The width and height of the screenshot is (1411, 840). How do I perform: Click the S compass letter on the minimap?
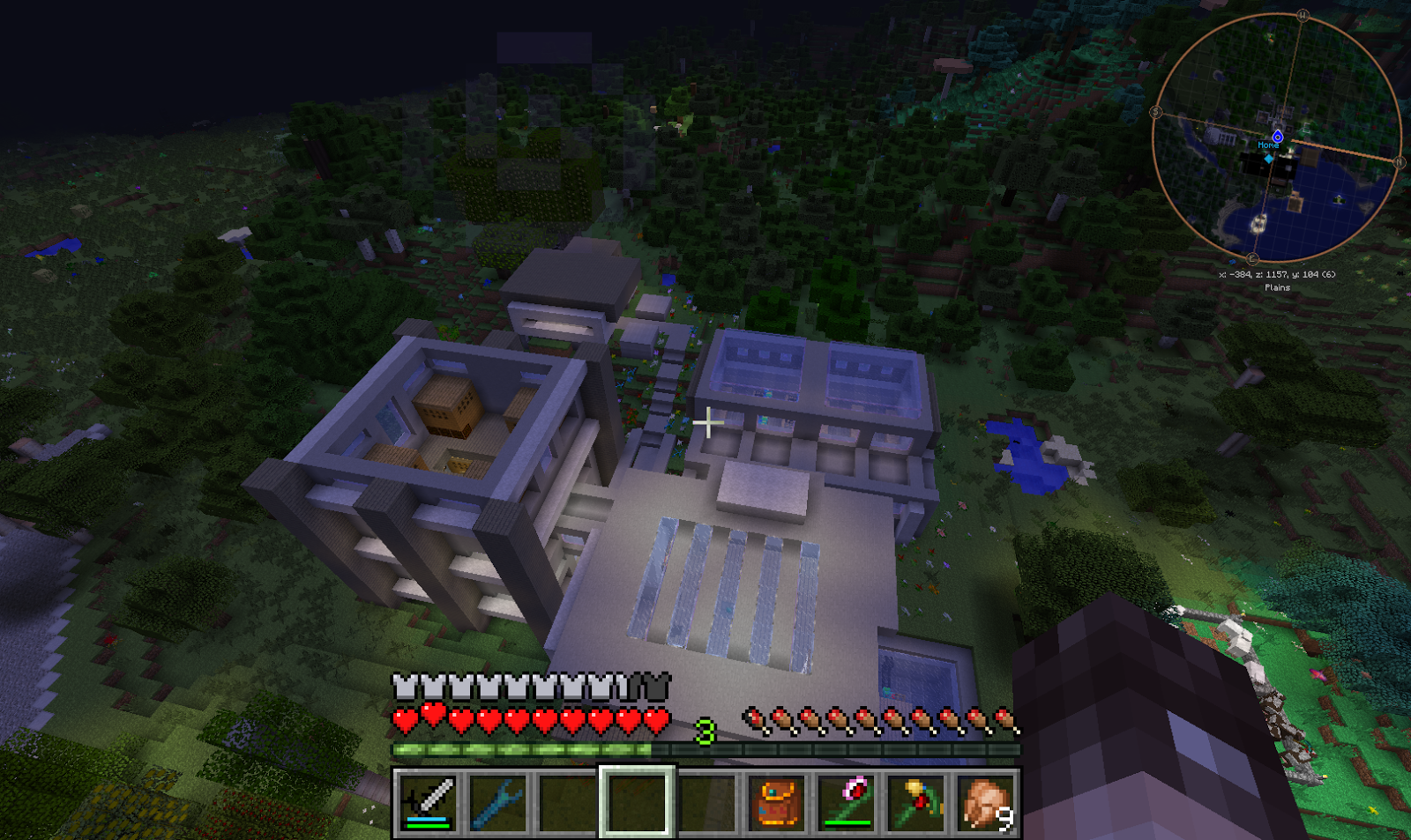click(1157, 111)
